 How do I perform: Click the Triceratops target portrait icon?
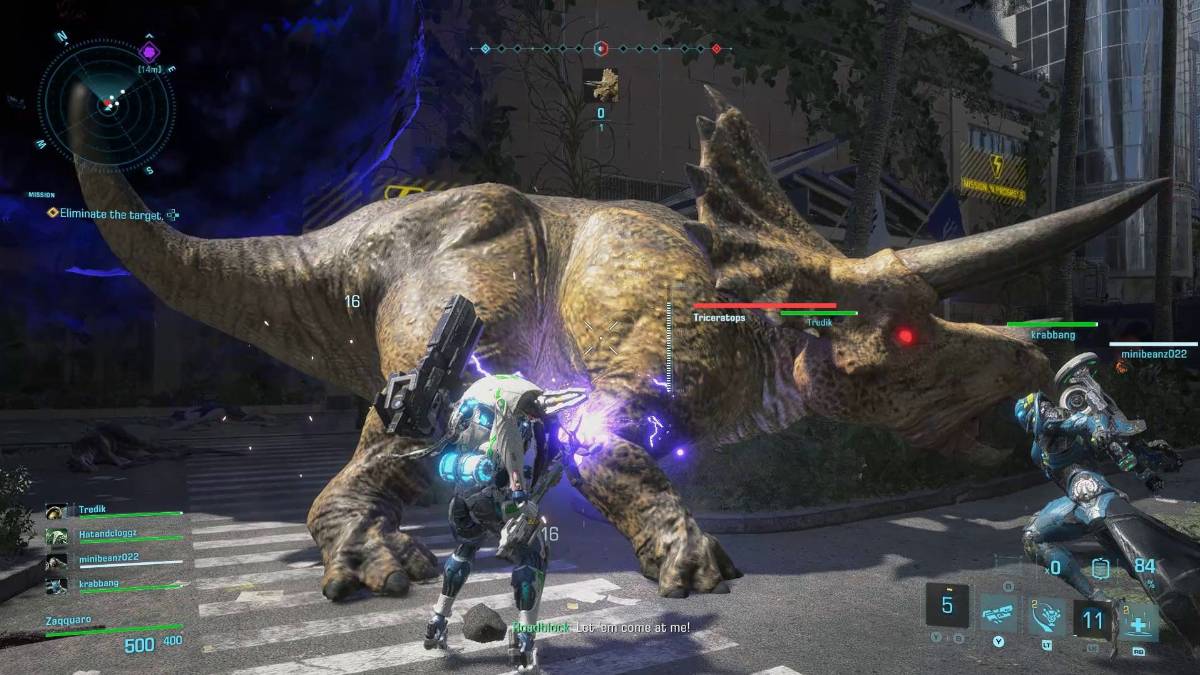[x=601, y=85]
